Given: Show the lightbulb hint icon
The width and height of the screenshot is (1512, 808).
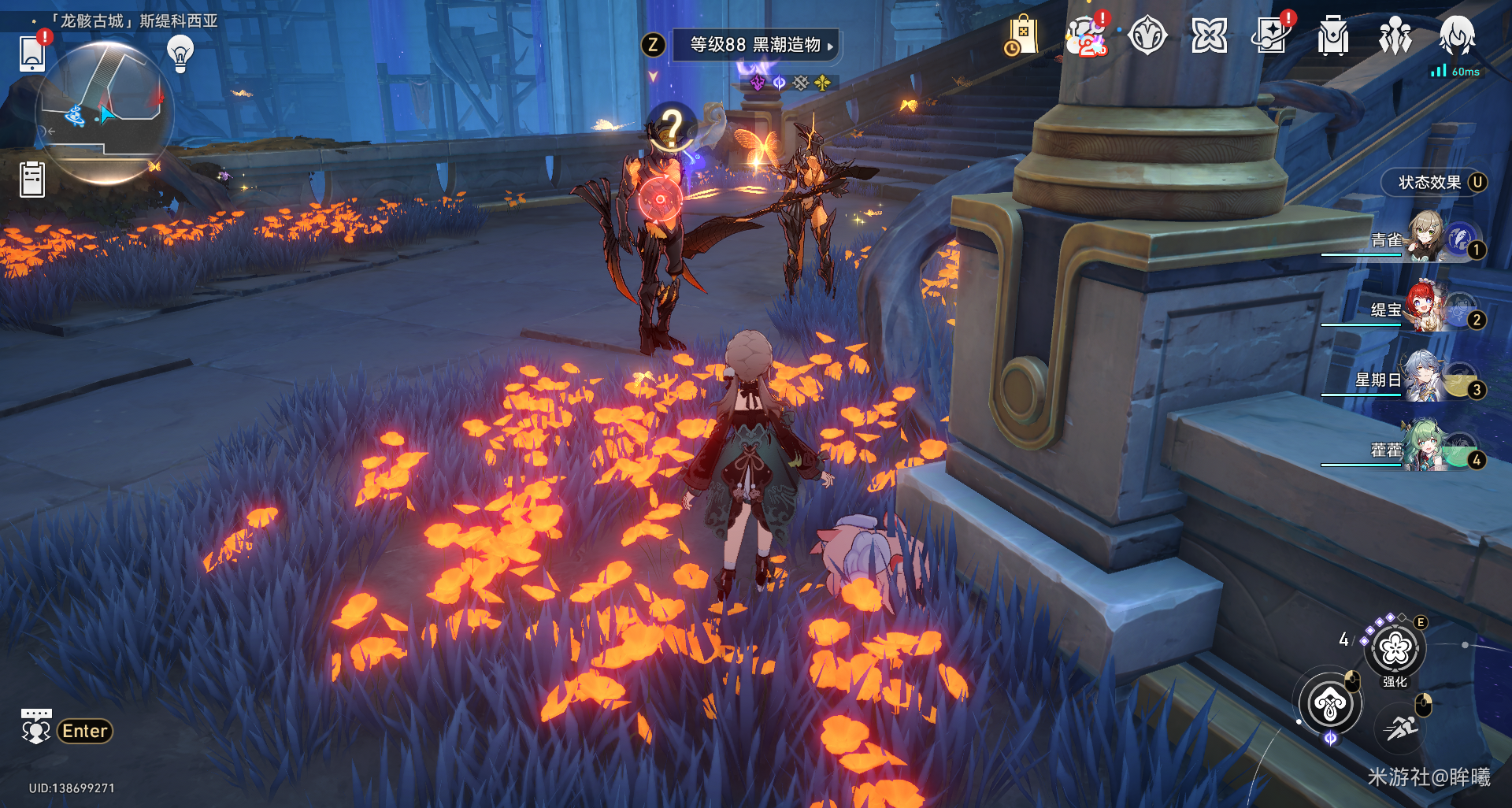Looking at the screenshot, I should (180, 53).
